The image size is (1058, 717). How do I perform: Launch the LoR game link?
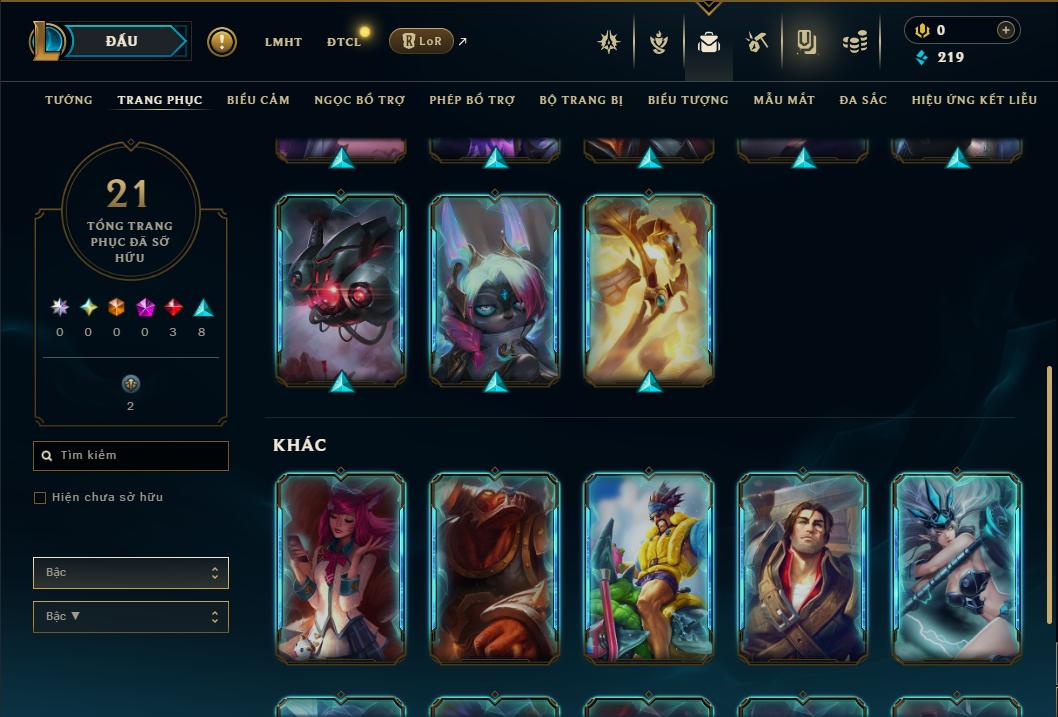421,41
